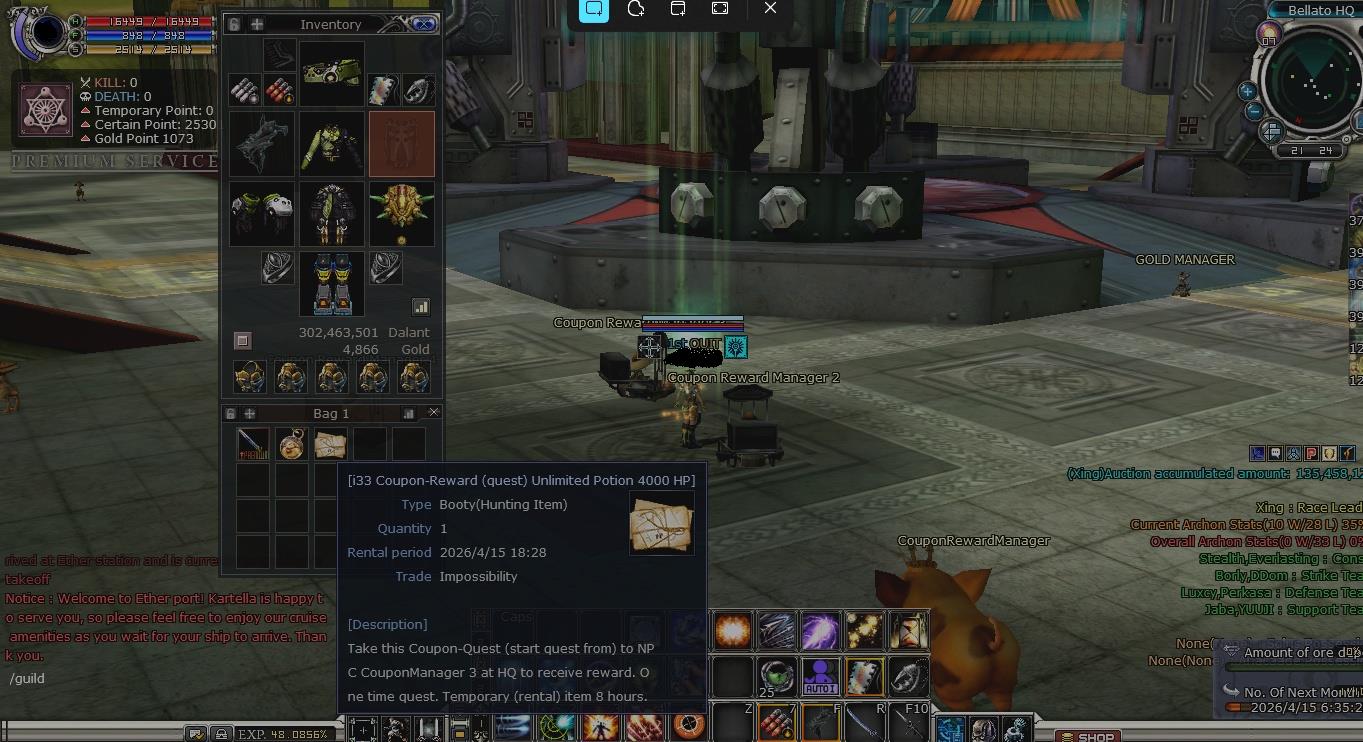Activate the fiery explosion skill icon

coord(733,630)
